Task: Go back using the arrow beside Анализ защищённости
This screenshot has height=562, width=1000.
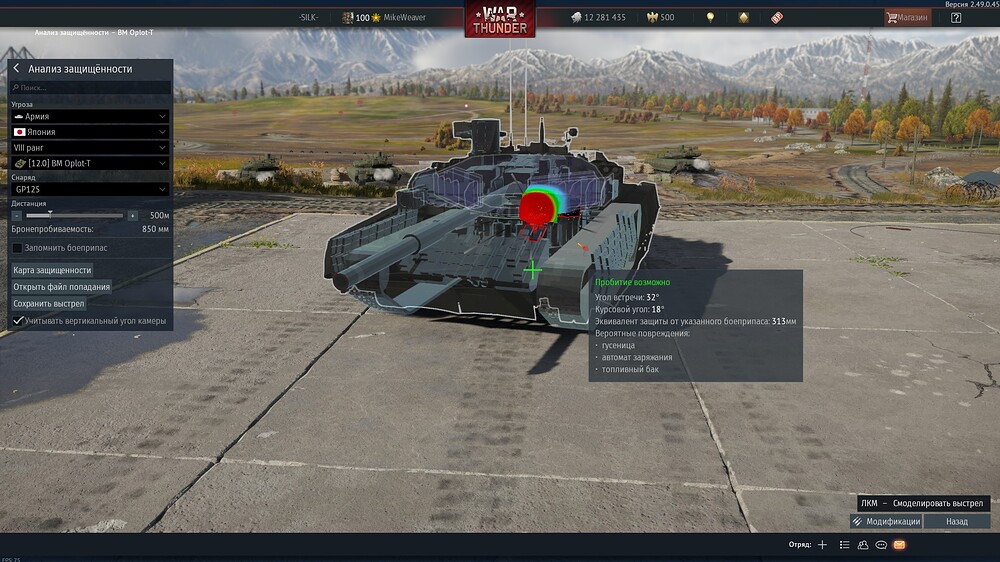Action: point(16,69)
